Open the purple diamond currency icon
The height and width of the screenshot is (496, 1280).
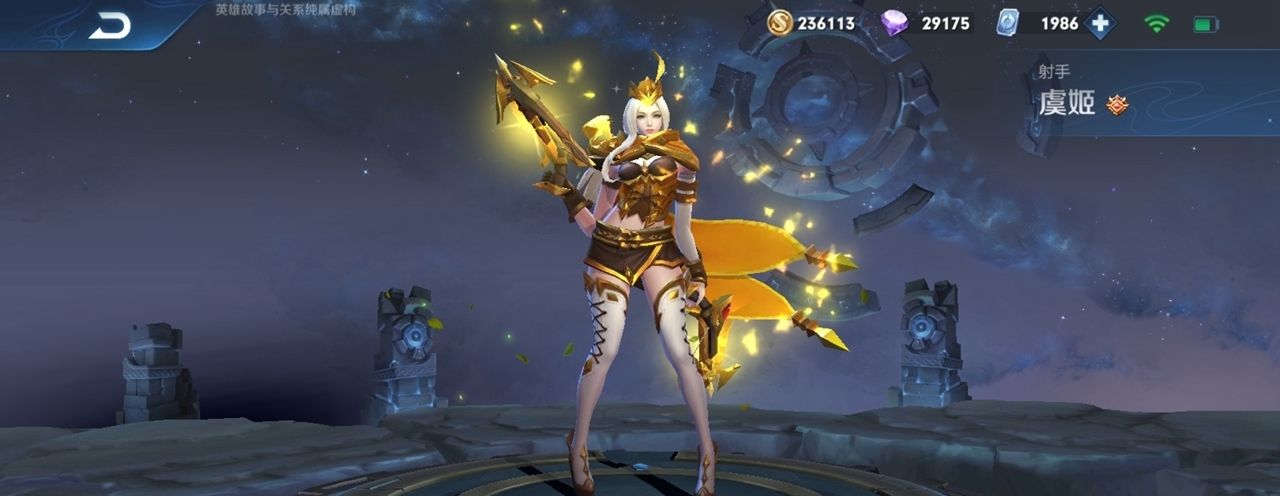pos(894,23)
